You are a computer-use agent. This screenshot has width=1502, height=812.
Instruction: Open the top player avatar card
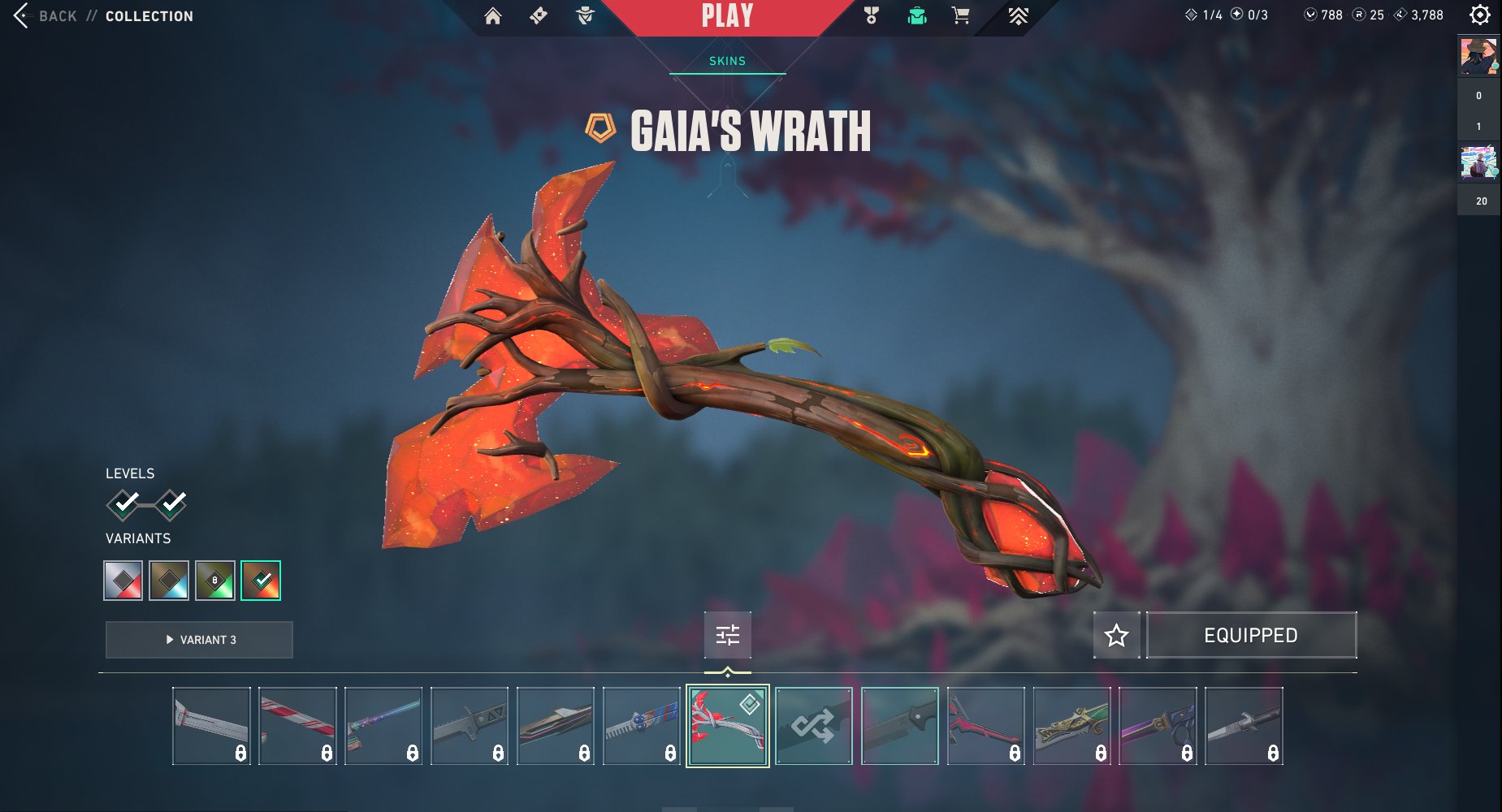[x=1478, y=57]
